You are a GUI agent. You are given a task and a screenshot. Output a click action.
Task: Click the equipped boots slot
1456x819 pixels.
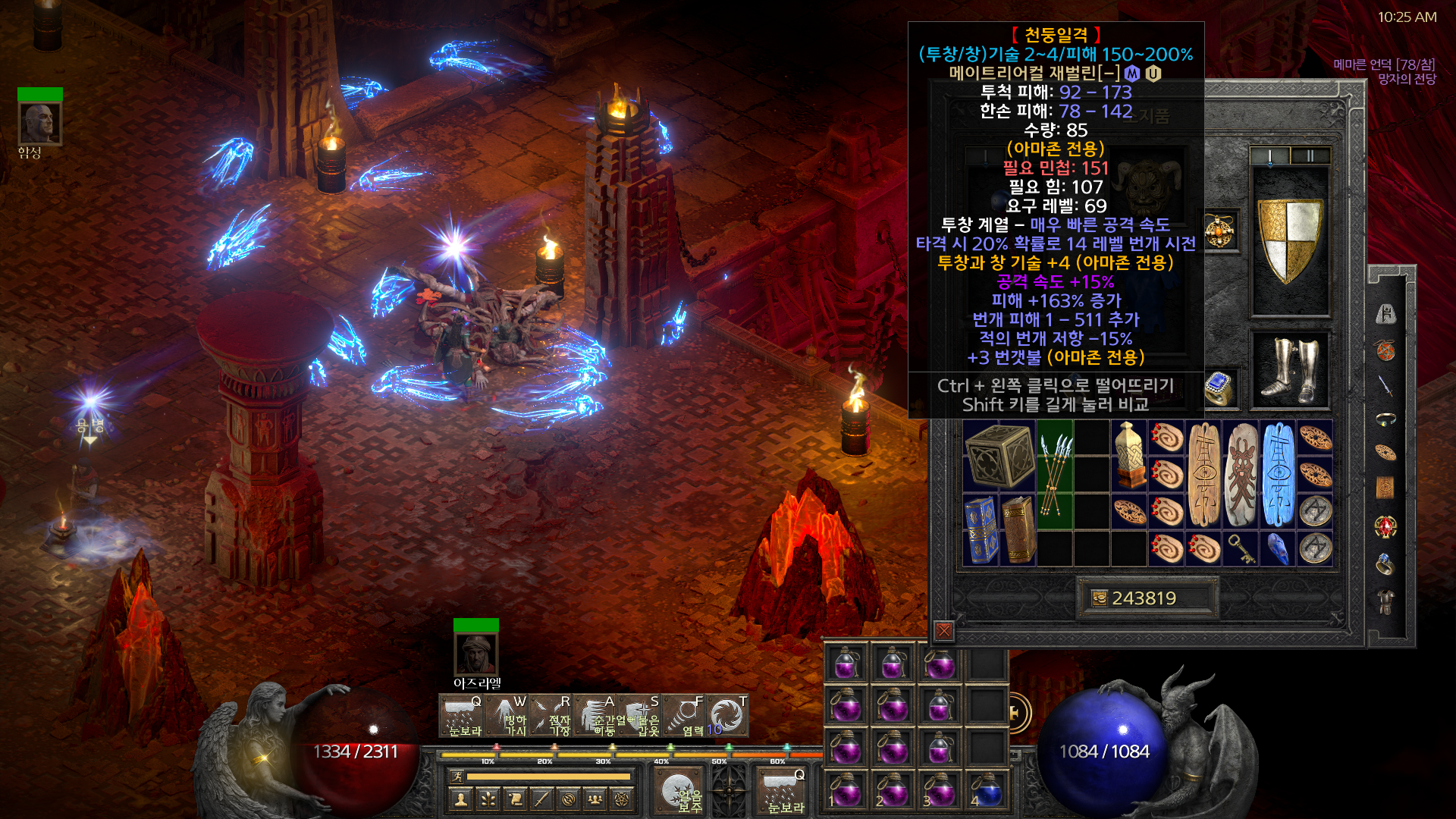click(x=1290, y=371)
